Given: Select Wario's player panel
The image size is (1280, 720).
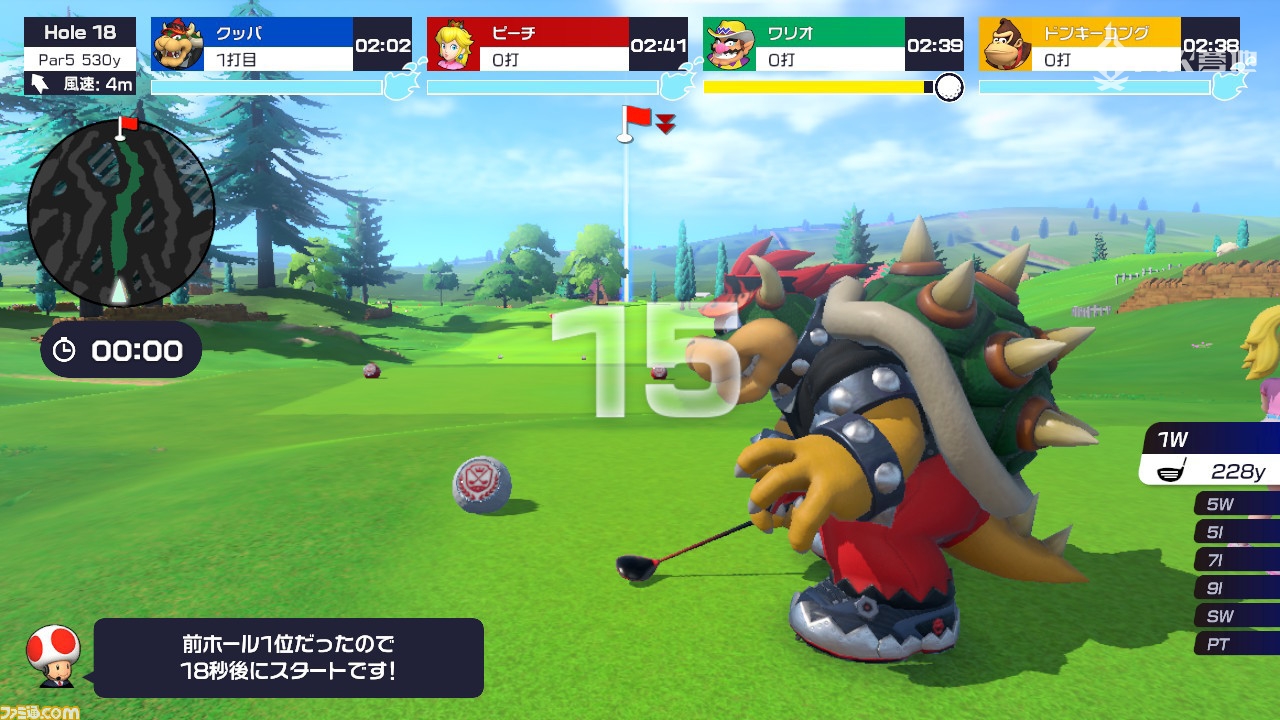Looking at the screenshot, I should (833, 44).
